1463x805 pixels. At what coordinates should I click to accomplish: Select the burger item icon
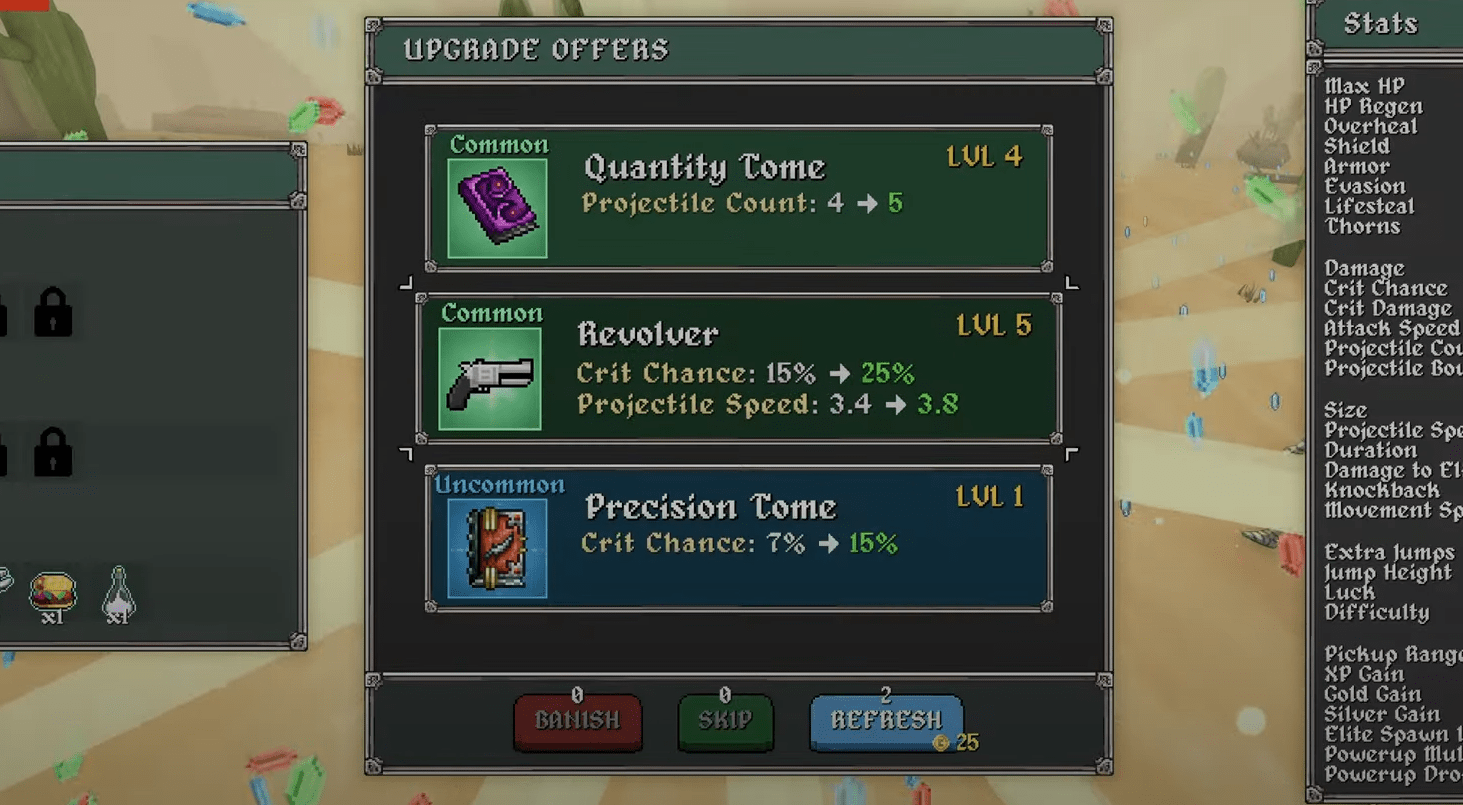[x=53, y=592]
